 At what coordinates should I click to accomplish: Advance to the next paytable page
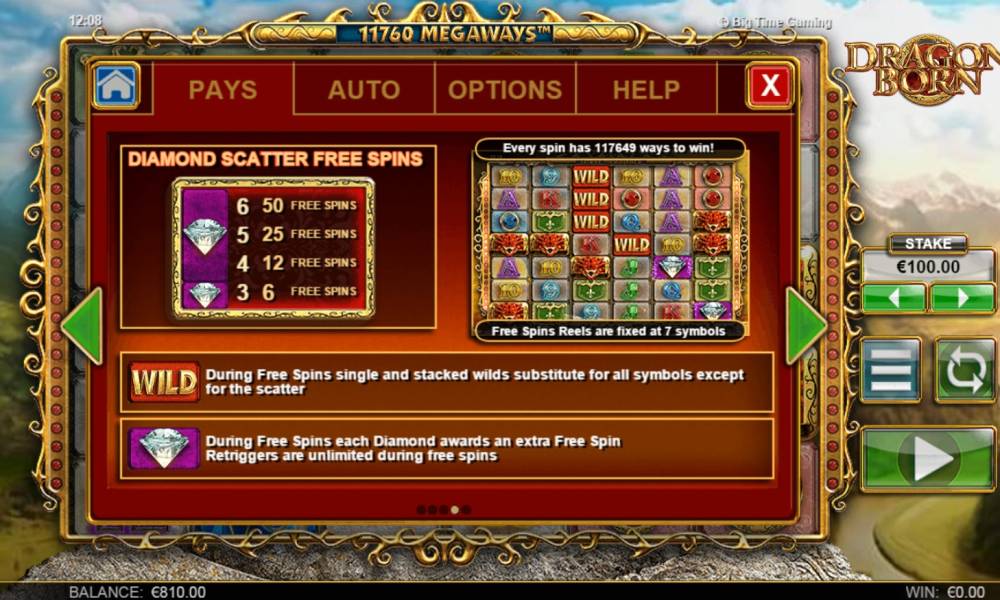click(806, 326)
